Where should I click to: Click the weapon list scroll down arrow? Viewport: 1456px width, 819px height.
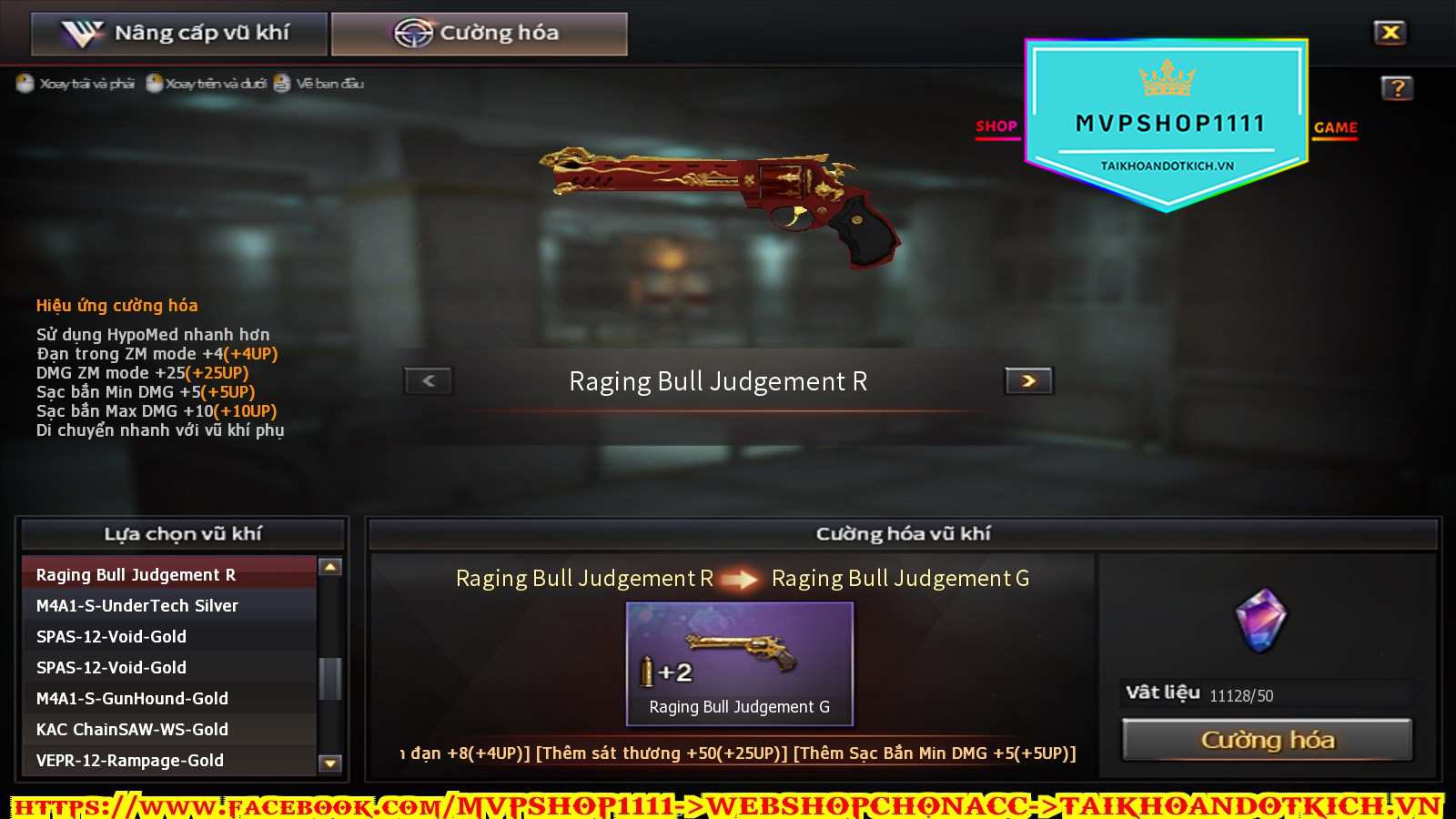(x=330, y=763)
